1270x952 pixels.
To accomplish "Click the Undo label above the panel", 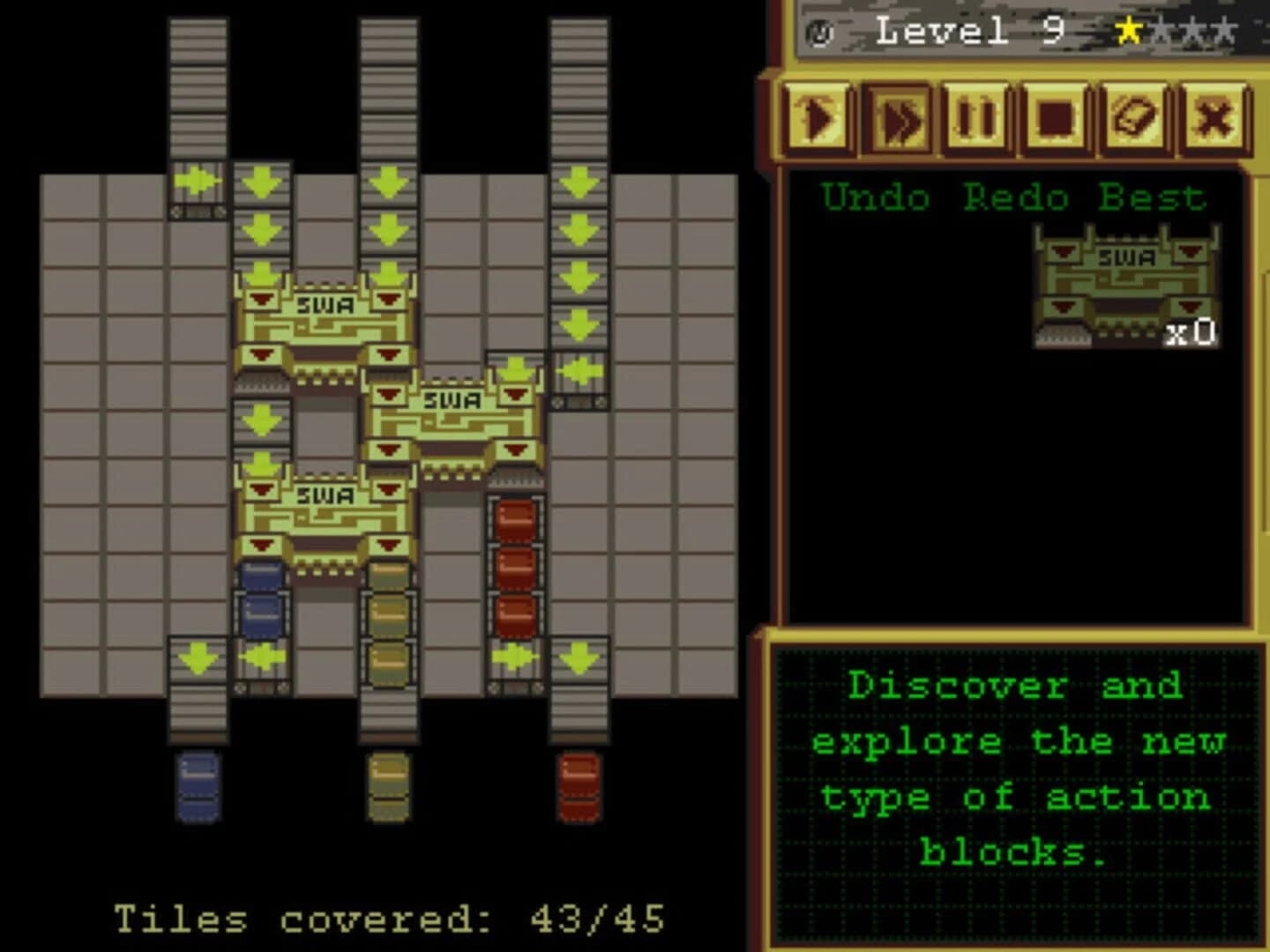I will (875, 196).
